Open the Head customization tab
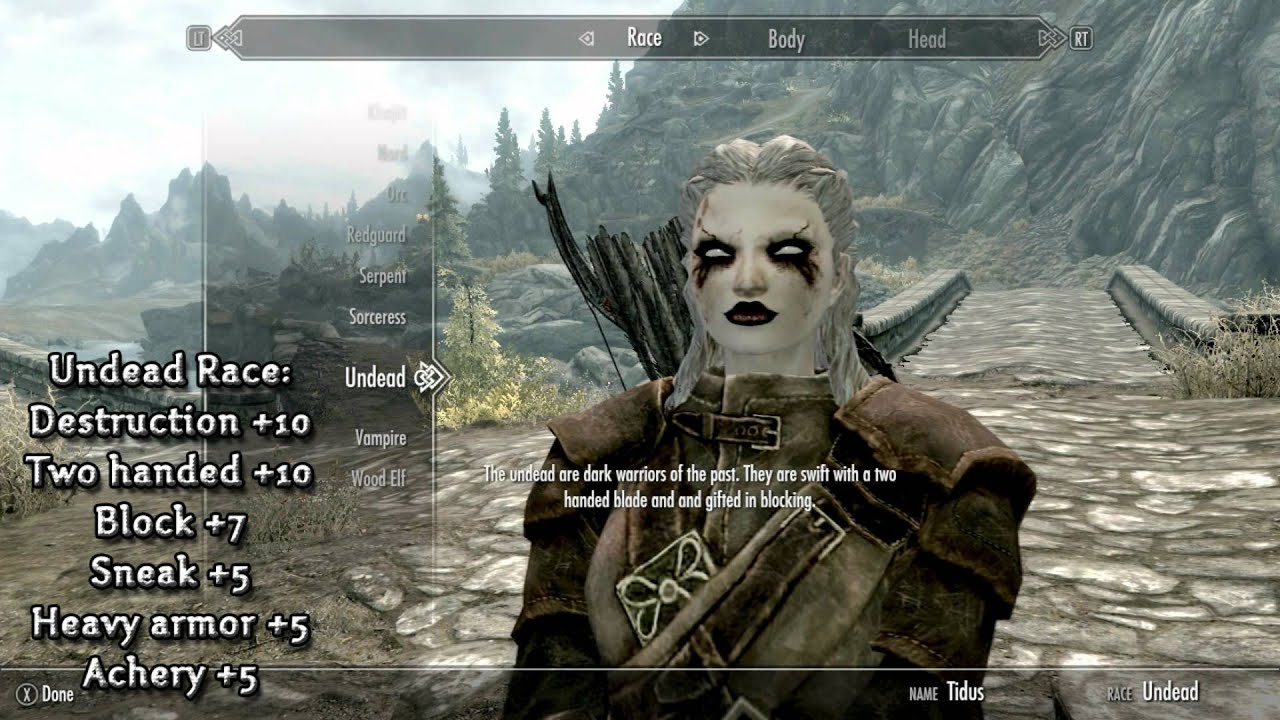Screen dimensions: 1280x720 click(926, 40)
